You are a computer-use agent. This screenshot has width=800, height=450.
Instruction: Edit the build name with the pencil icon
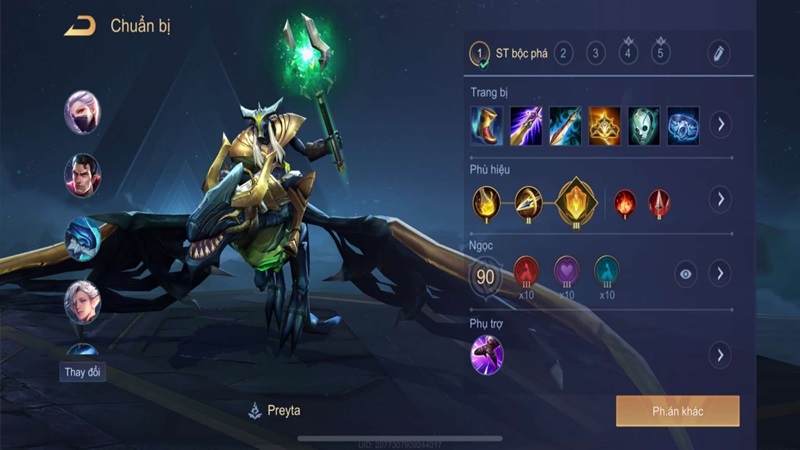[x=718, y=54]
